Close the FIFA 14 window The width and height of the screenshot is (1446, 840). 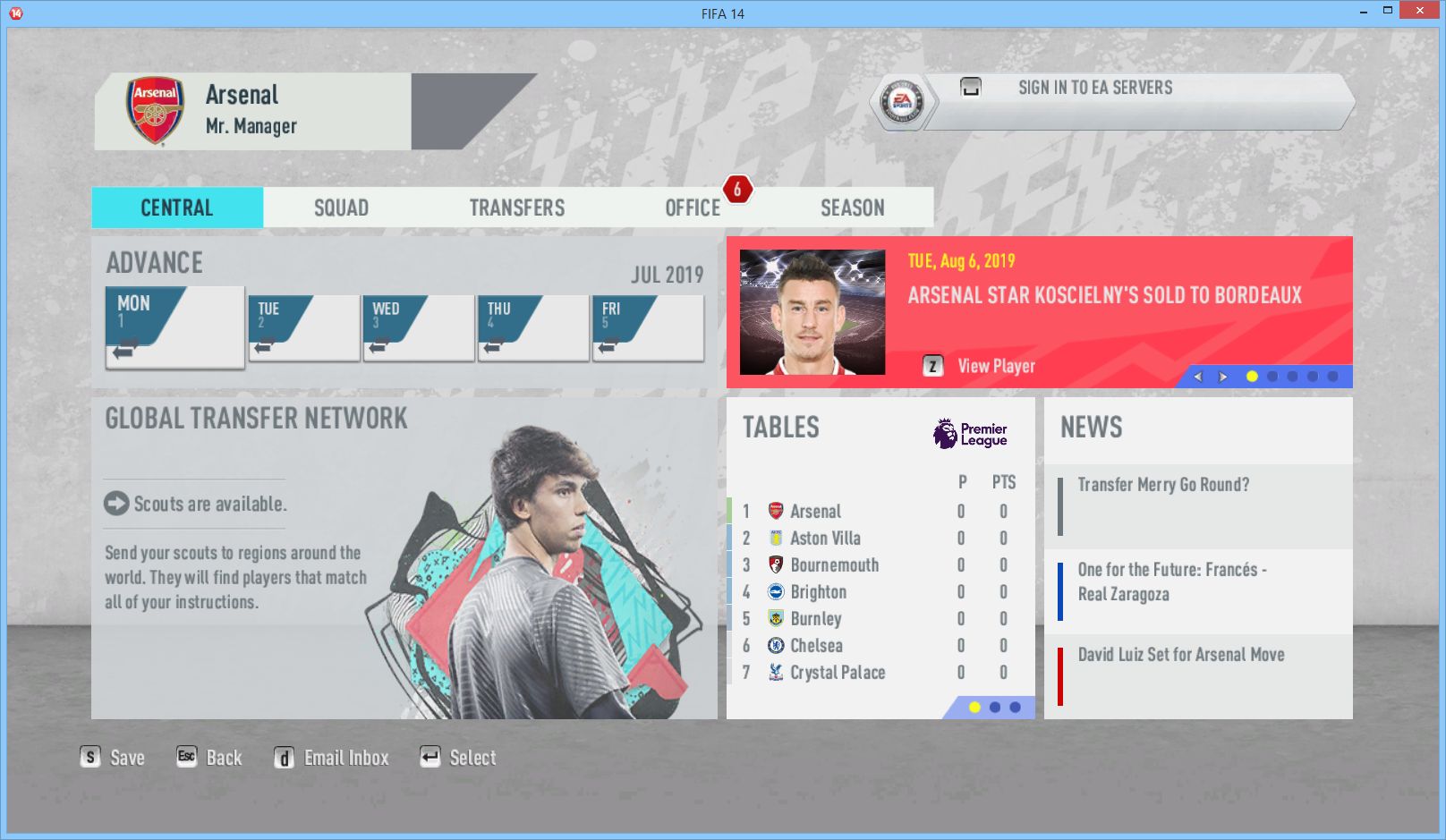click(x=1418, y=11)
